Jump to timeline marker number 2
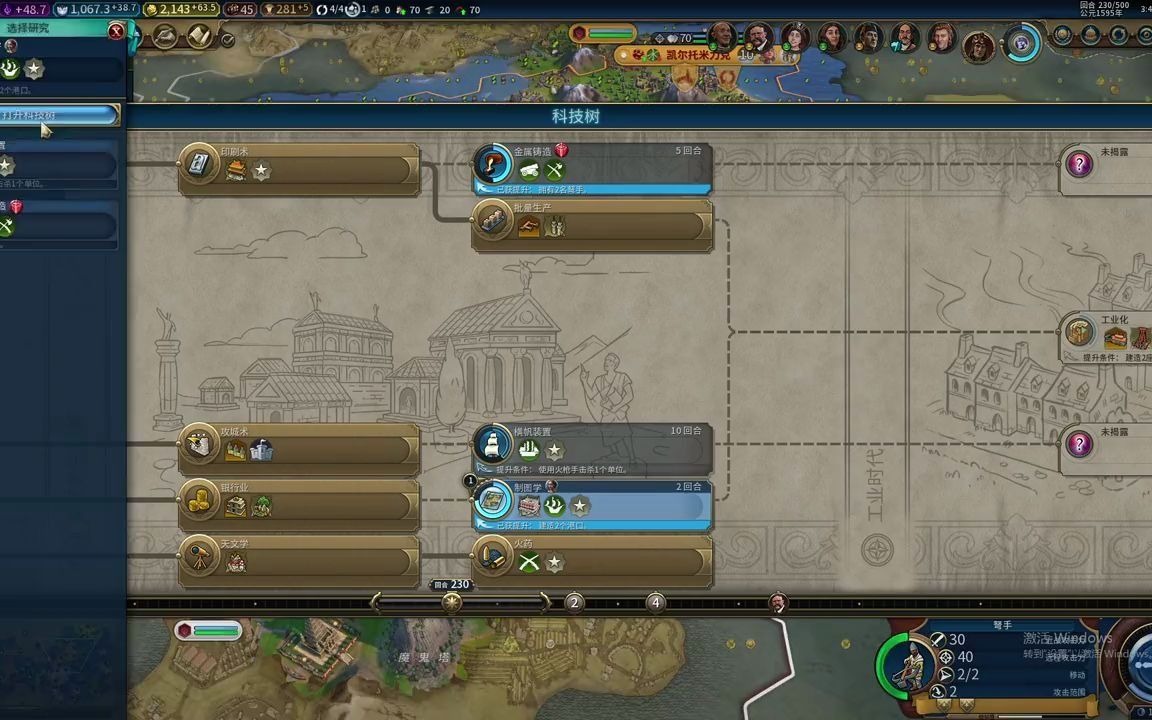 click(574, 602)
